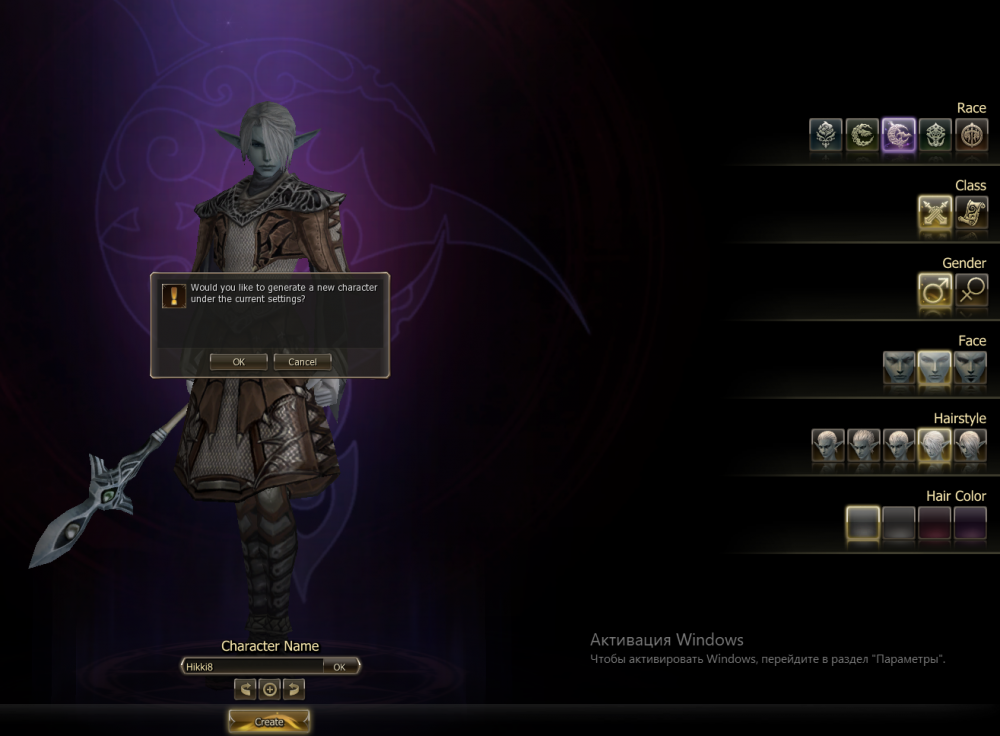Screen dimensions: 1000x736
Task: Select the purple hair color swatch
Action: (x=971, y=523)
